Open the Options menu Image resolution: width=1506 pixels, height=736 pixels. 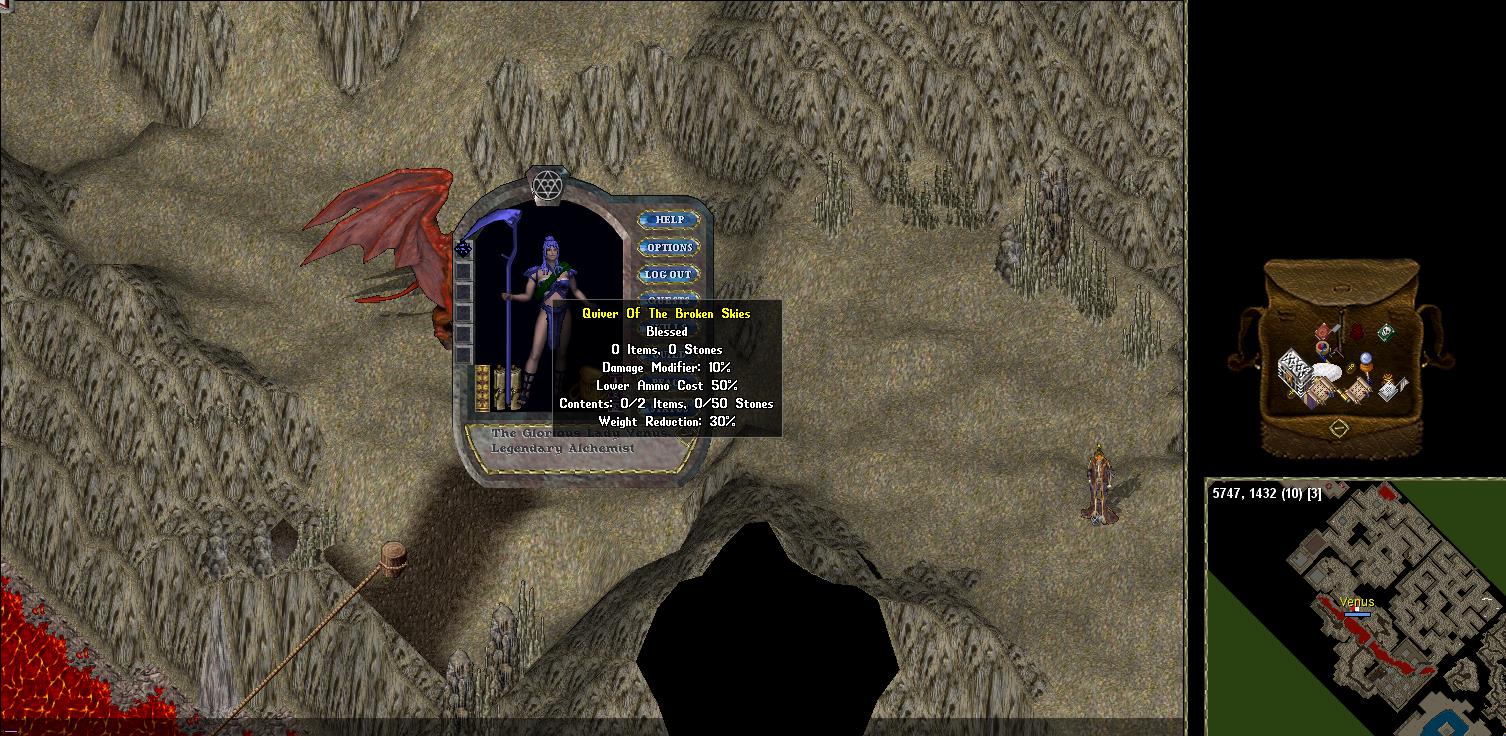tap(669, 247)
